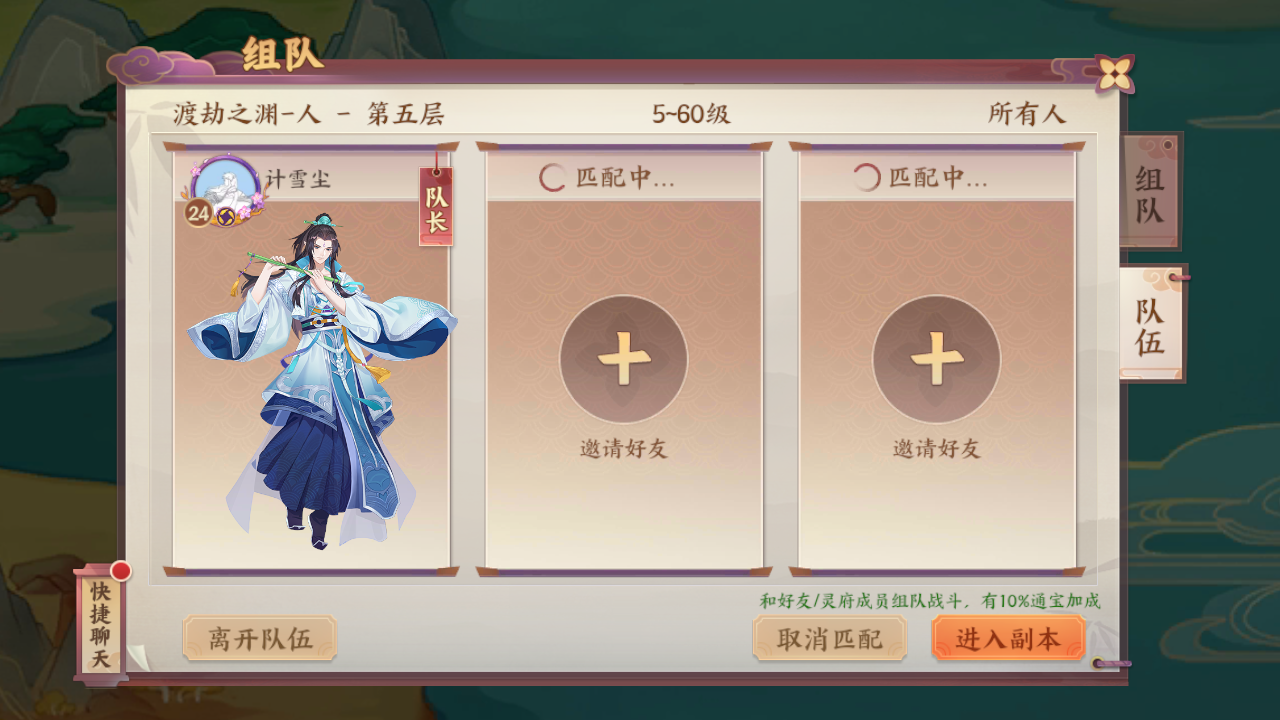This screenshot has height=720, width=1280.
Task: Click the red notification dot on 快捷聊天
Action: 121,573
